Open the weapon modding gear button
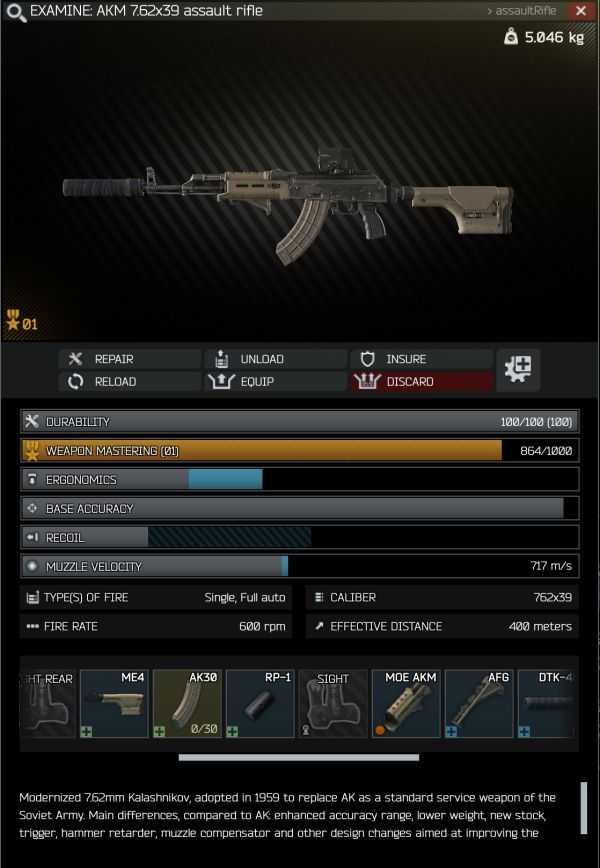The height and width of the screenshot is (868, 600). pos(519,369)
